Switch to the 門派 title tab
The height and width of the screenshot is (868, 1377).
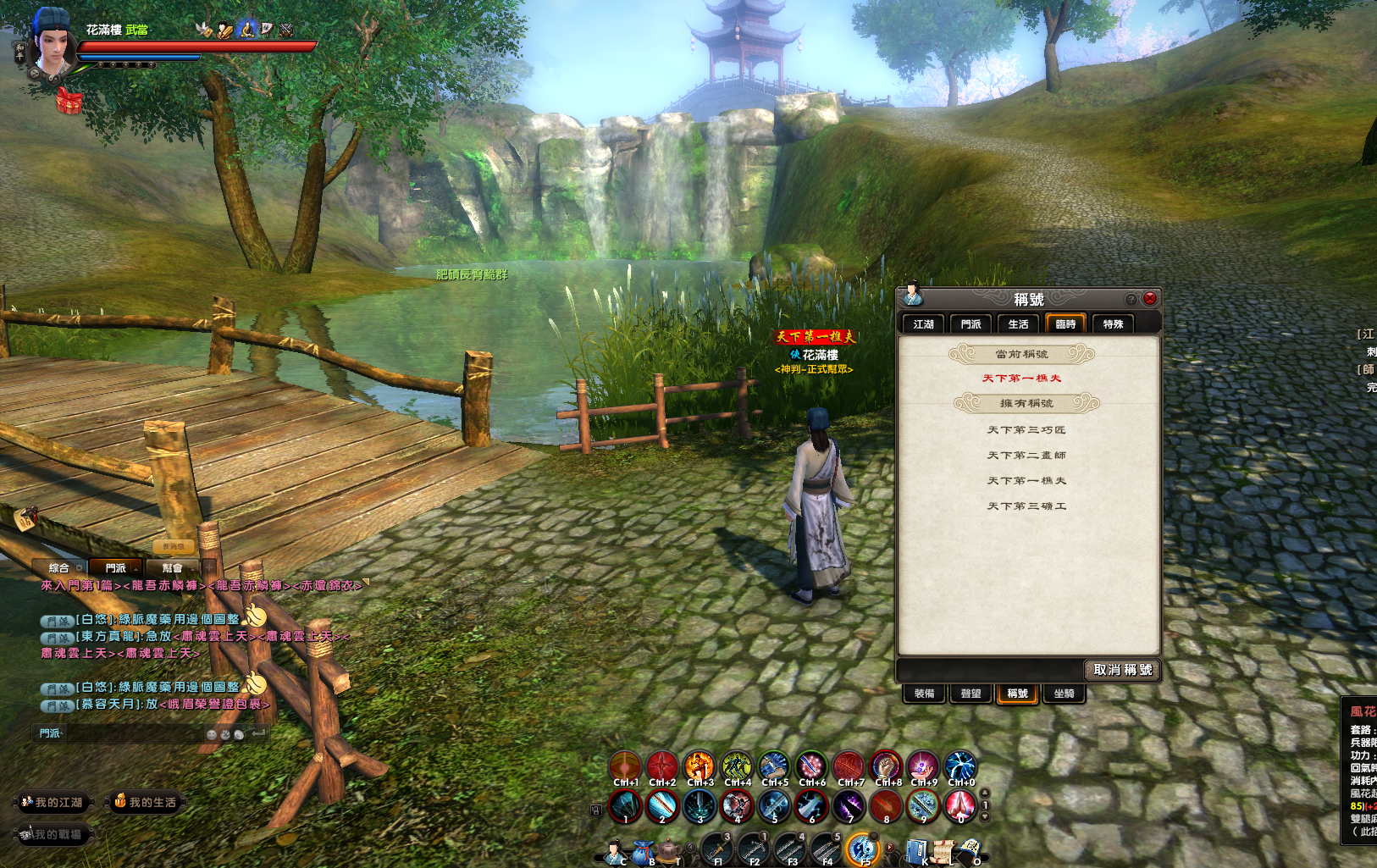(971, 324)
